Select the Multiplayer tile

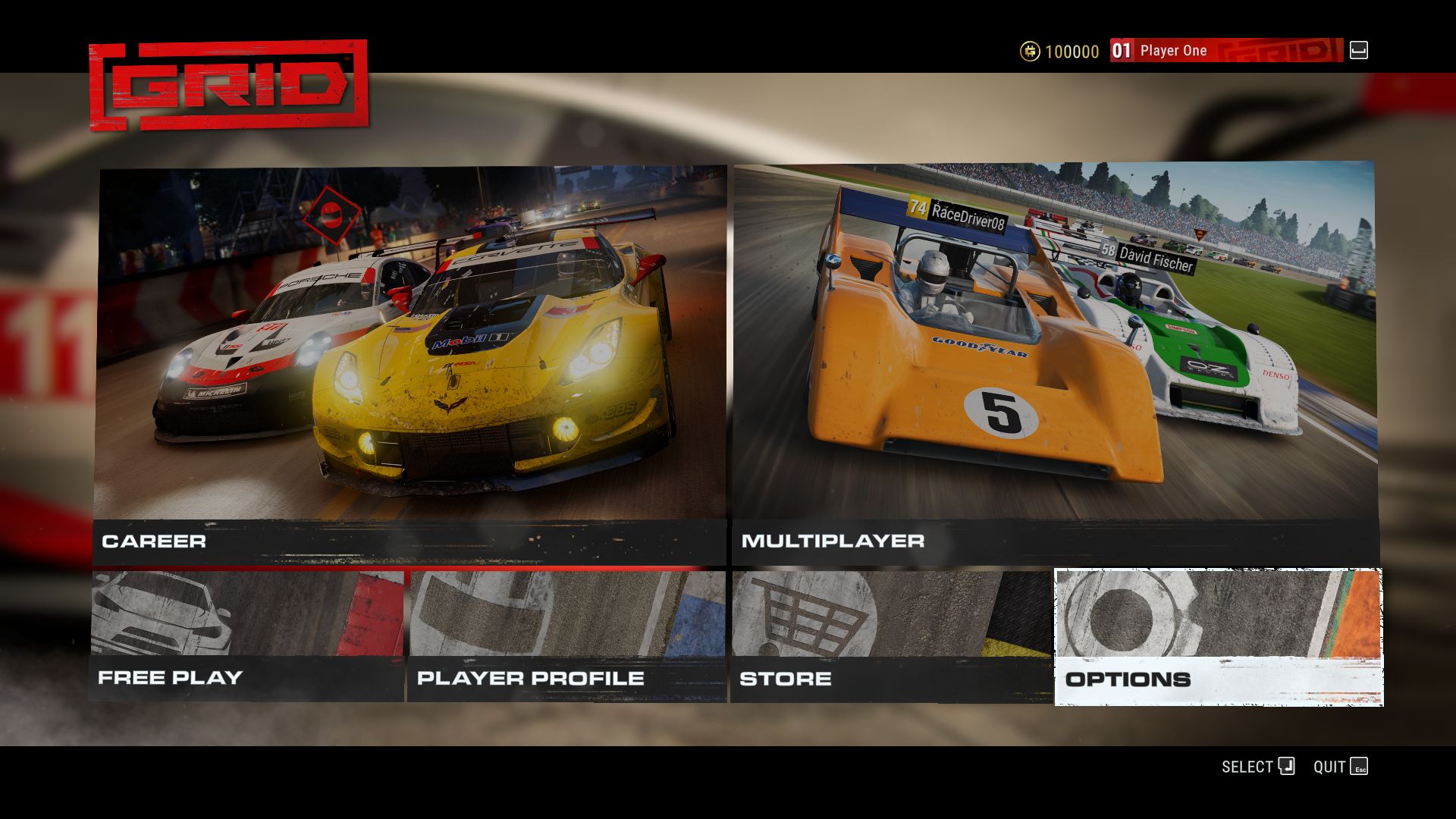1054,364
